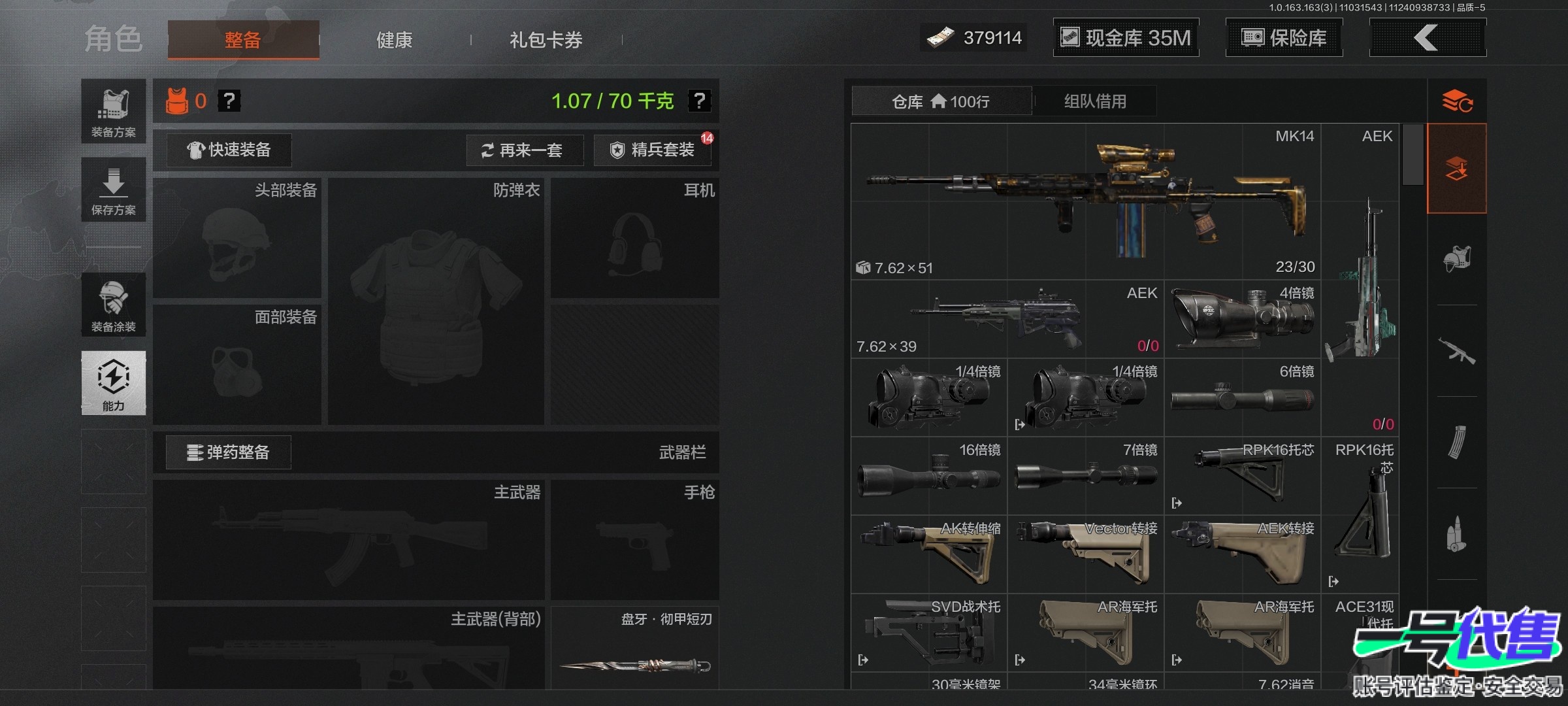Select the MK14 rifle in storage
This screenshot has height=706, width=1568.
(1085, 201)
